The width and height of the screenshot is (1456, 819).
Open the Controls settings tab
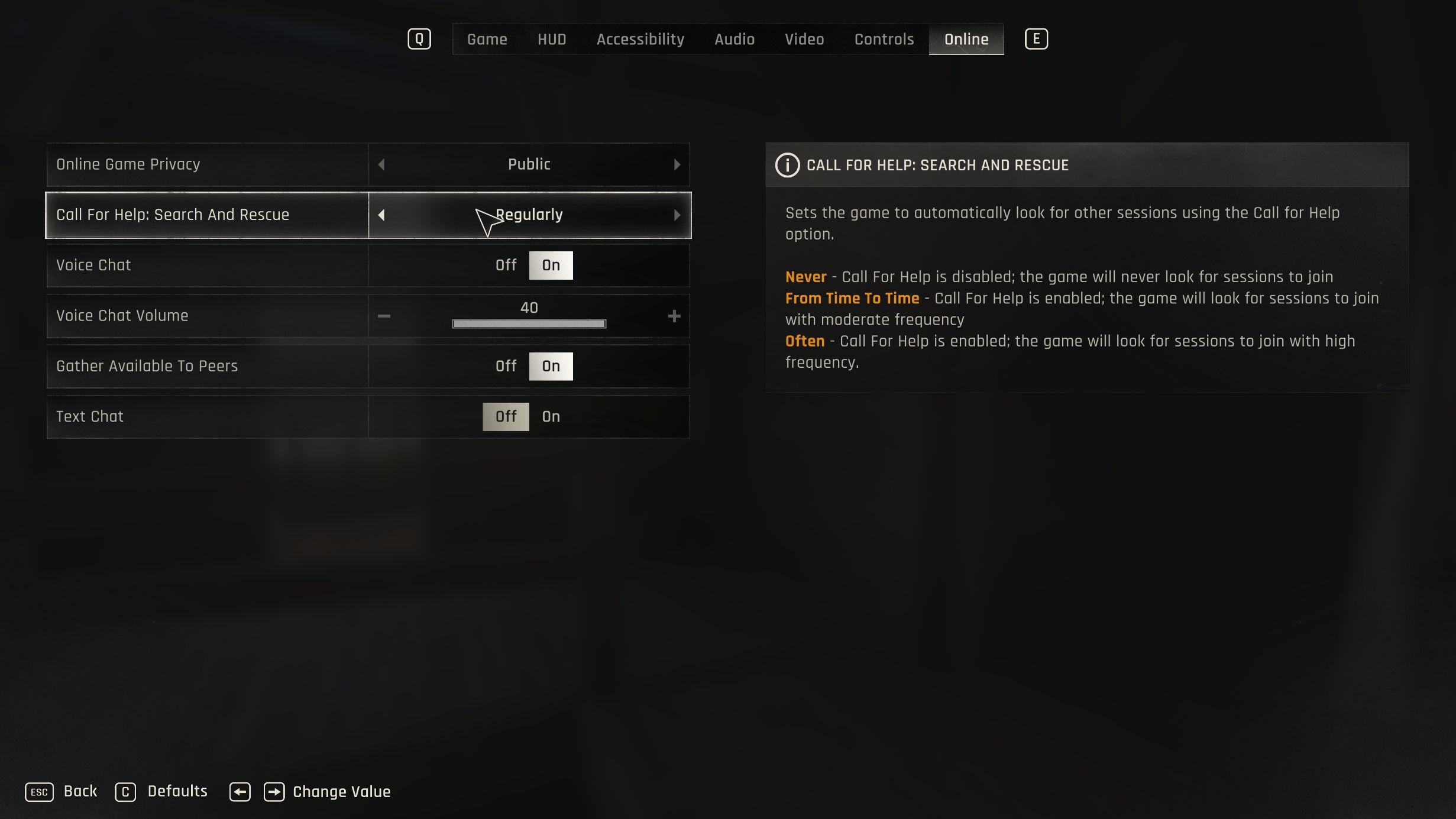click(884, 39)
